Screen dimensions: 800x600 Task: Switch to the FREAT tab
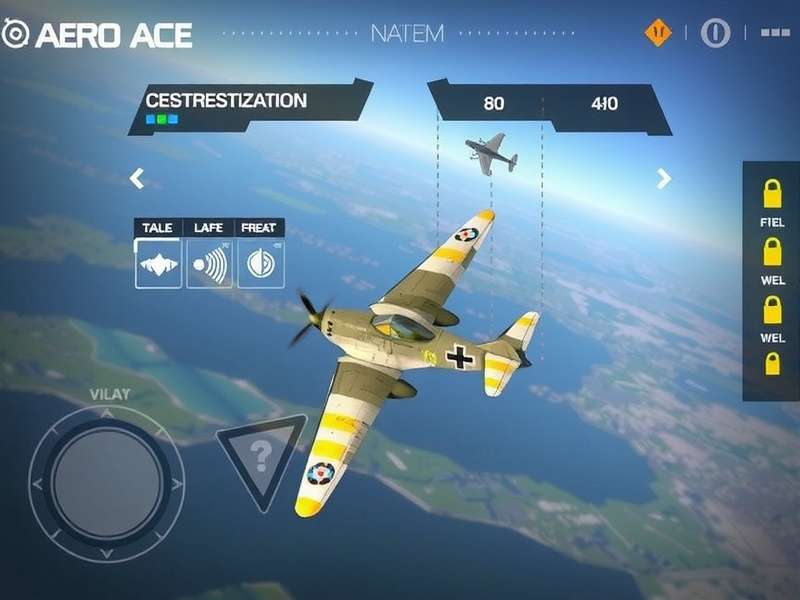[260, 228]
